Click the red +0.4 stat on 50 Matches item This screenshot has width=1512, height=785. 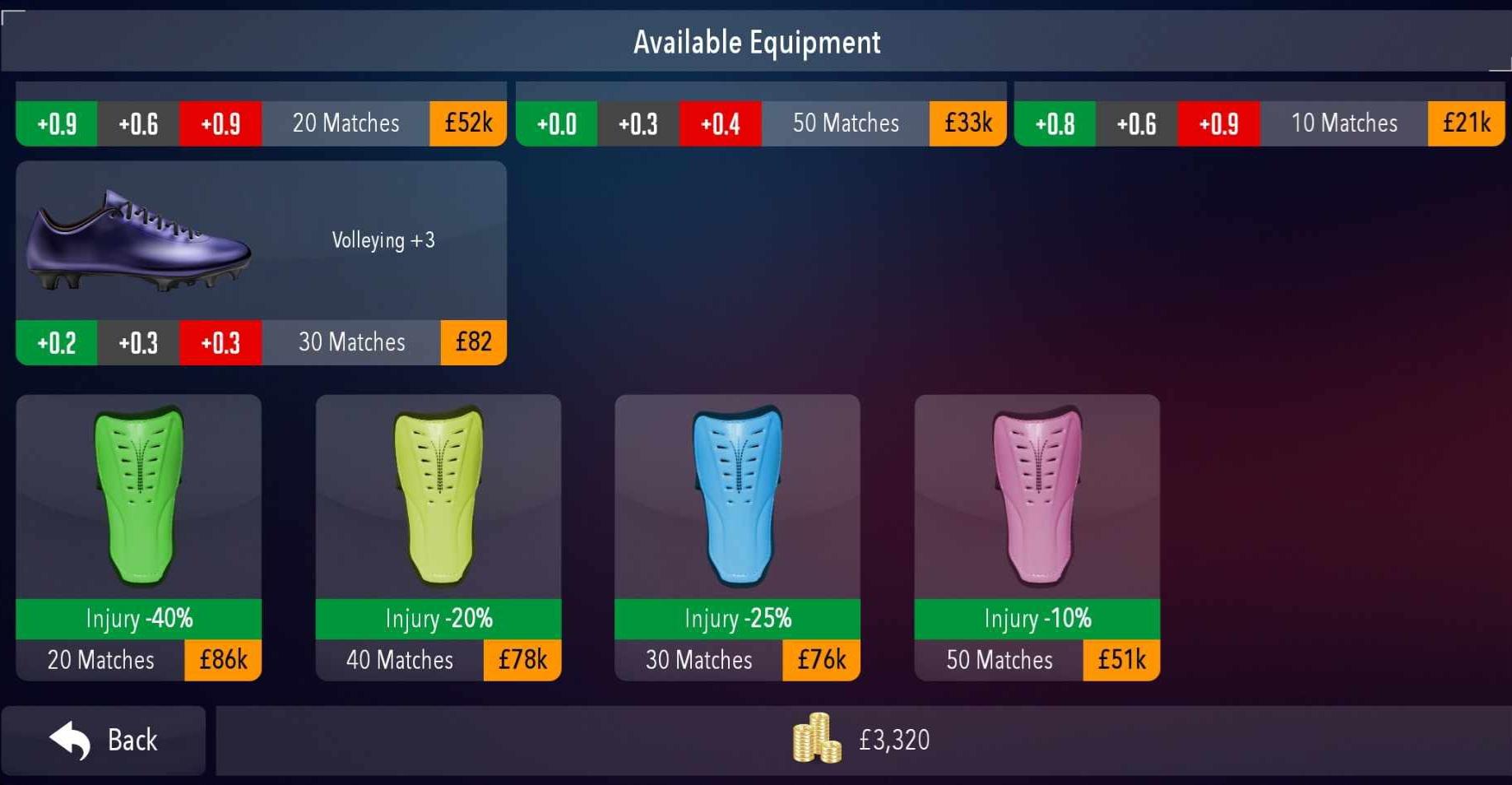pyautogui.click(x=720, y=123)
